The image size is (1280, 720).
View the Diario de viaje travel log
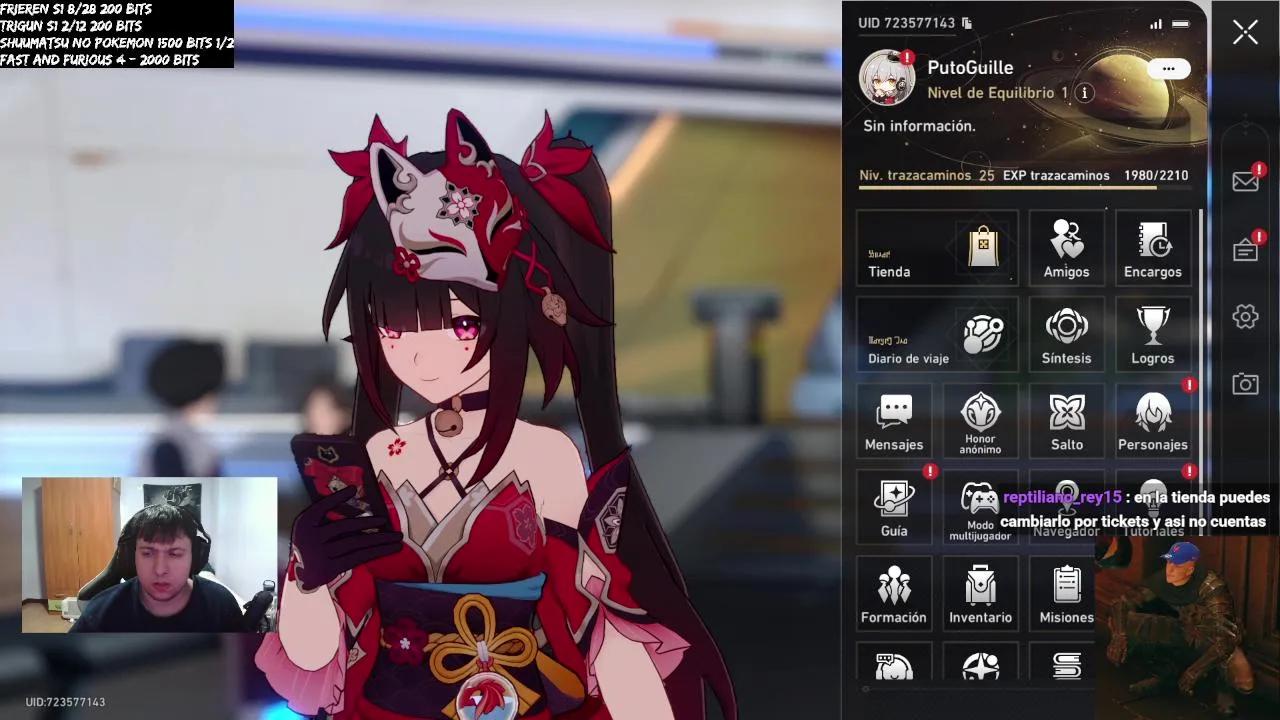point(936,335)
